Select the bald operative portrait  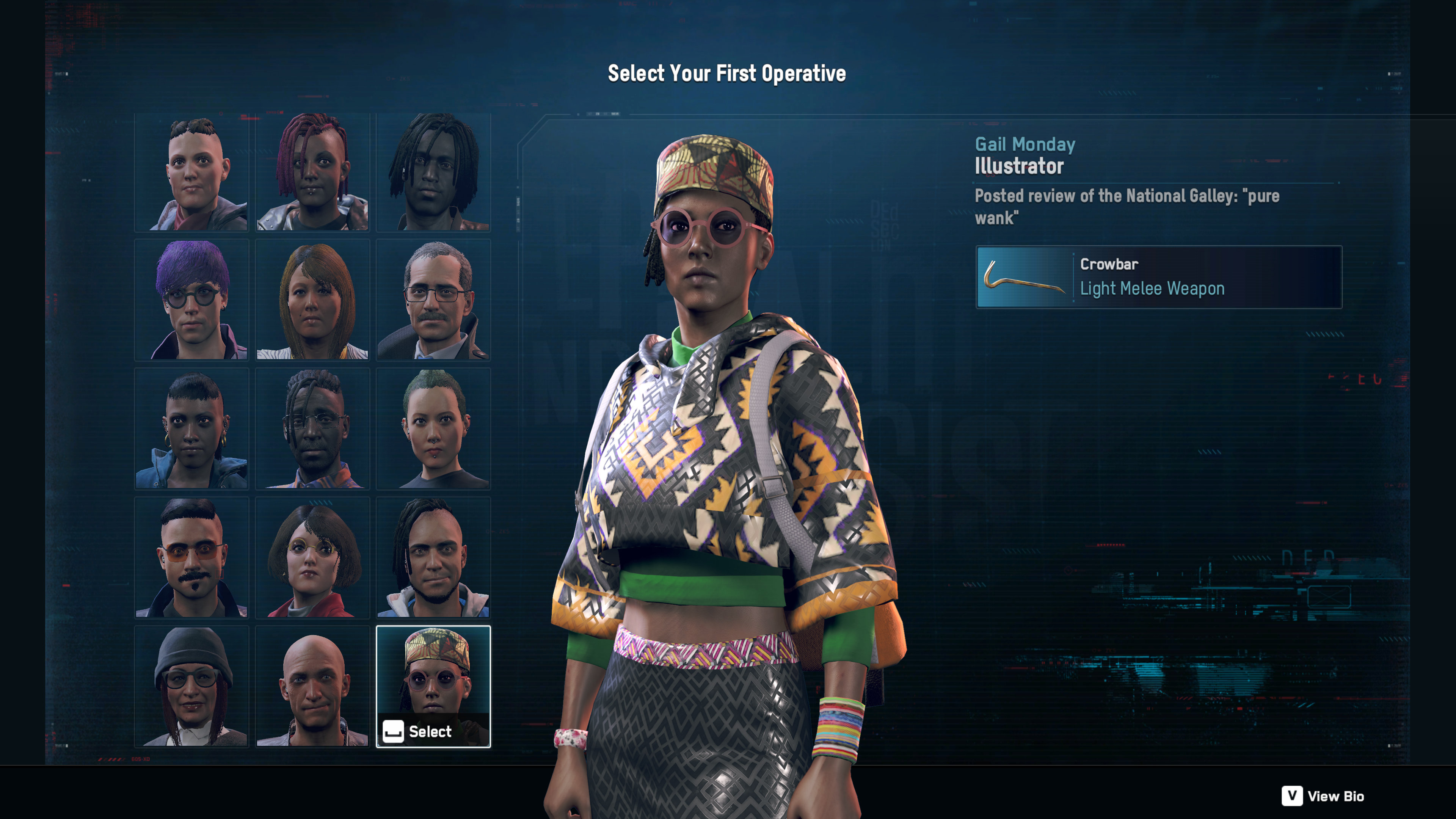(312, 686)
